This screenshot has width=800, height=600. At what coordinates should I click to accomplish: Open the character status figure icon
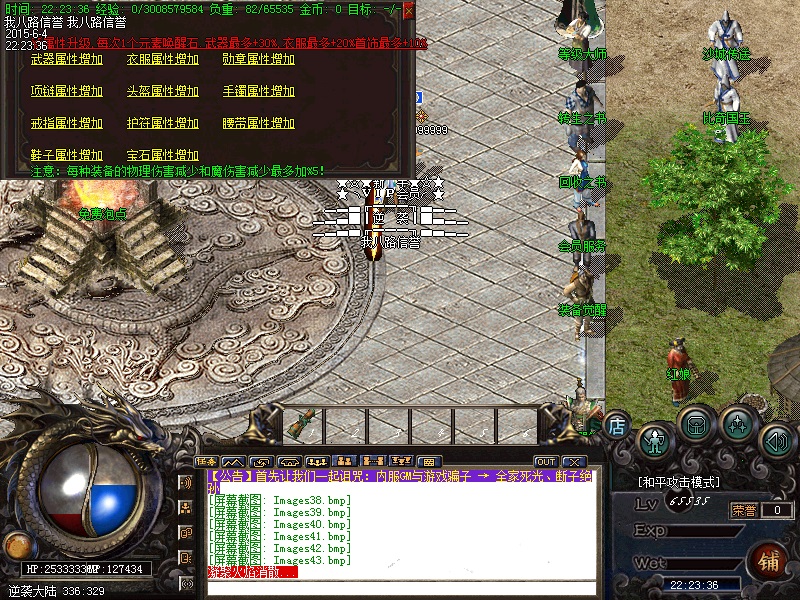[654, 438]
